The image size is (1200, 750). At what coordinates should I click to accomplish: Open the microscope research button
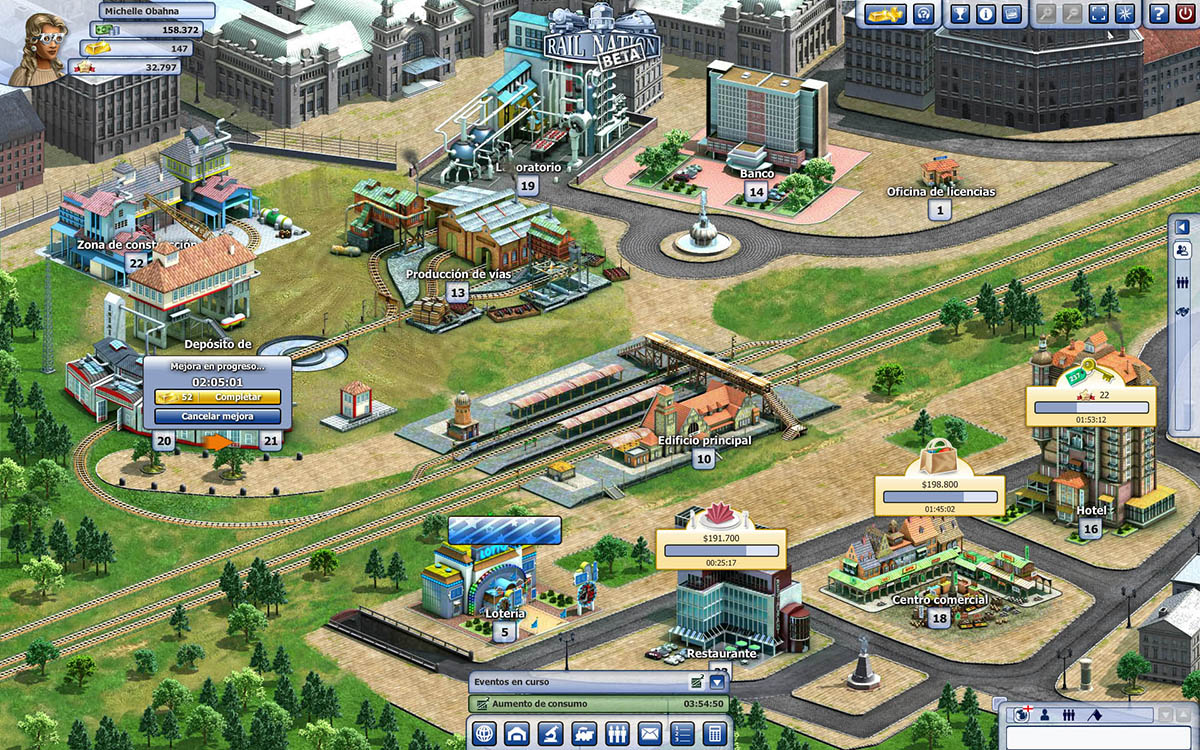pyautogui.click(x=549, y=733)
